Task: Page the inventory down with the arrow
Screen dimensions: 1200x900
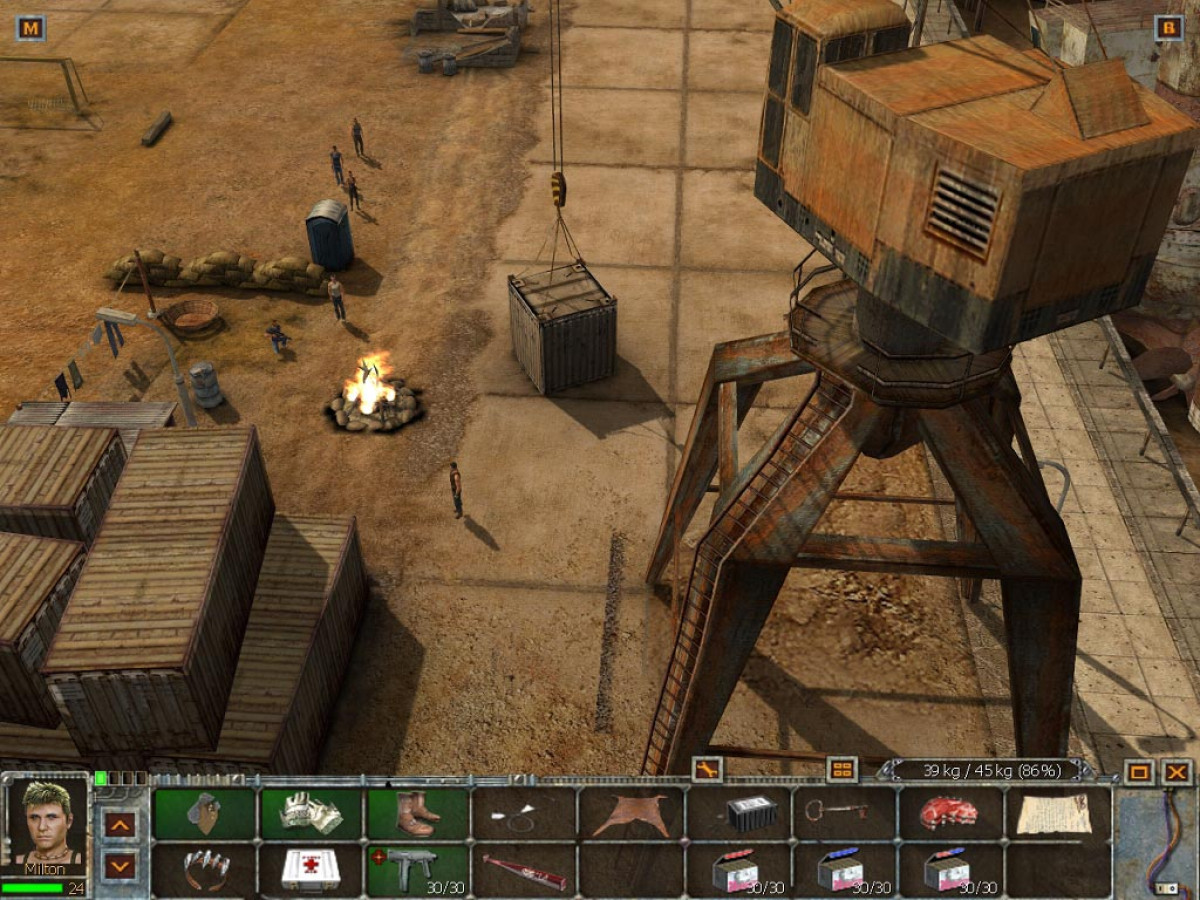Action: 119,866
